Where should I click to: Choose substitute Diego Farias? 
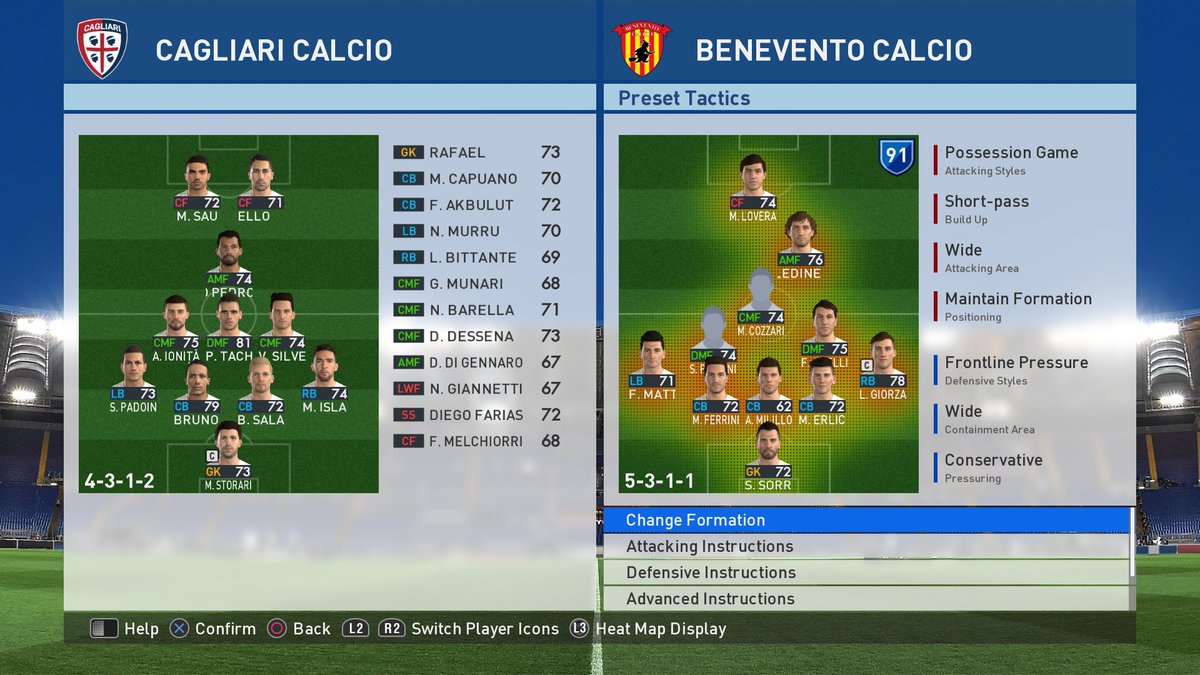[x=477, y=415]
